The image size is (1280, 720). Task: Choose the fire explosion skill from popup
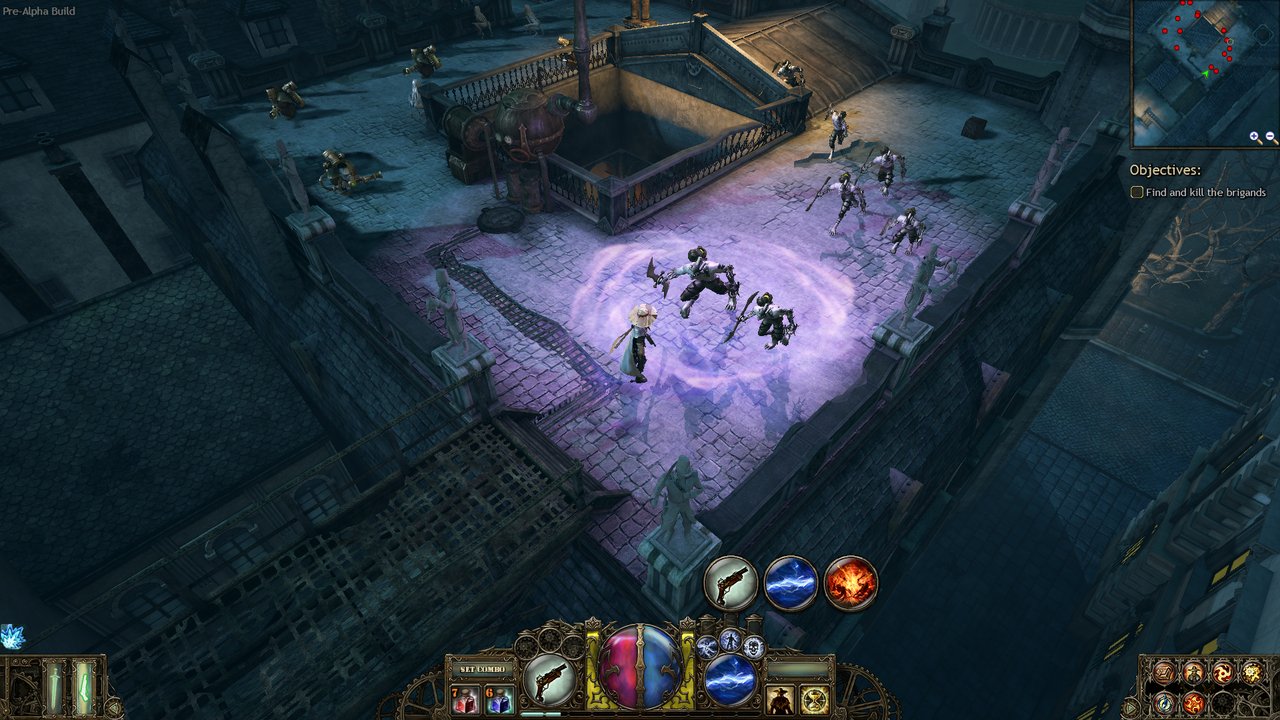[851, 582]
